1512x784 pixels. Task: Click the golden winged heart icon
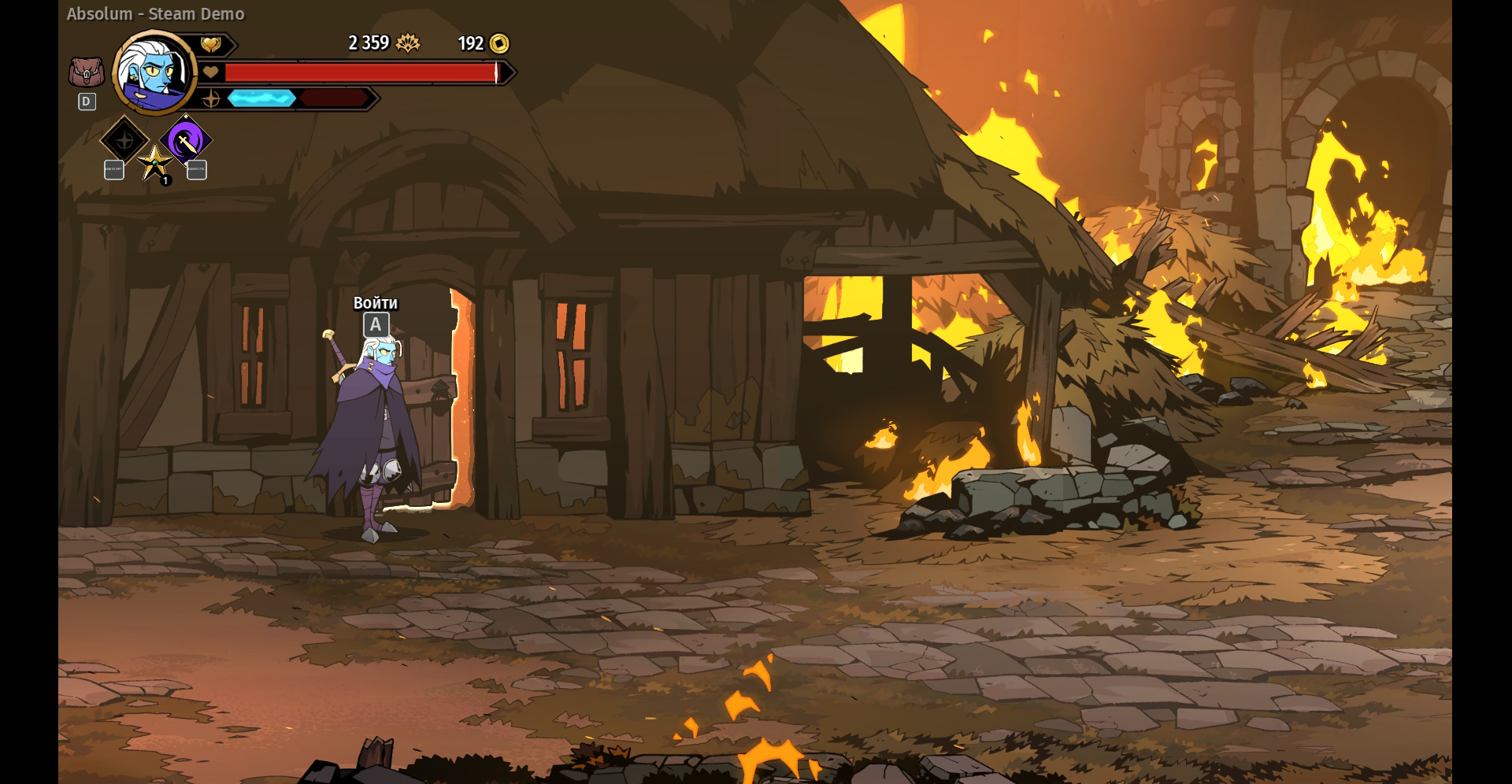coord(211,45)
